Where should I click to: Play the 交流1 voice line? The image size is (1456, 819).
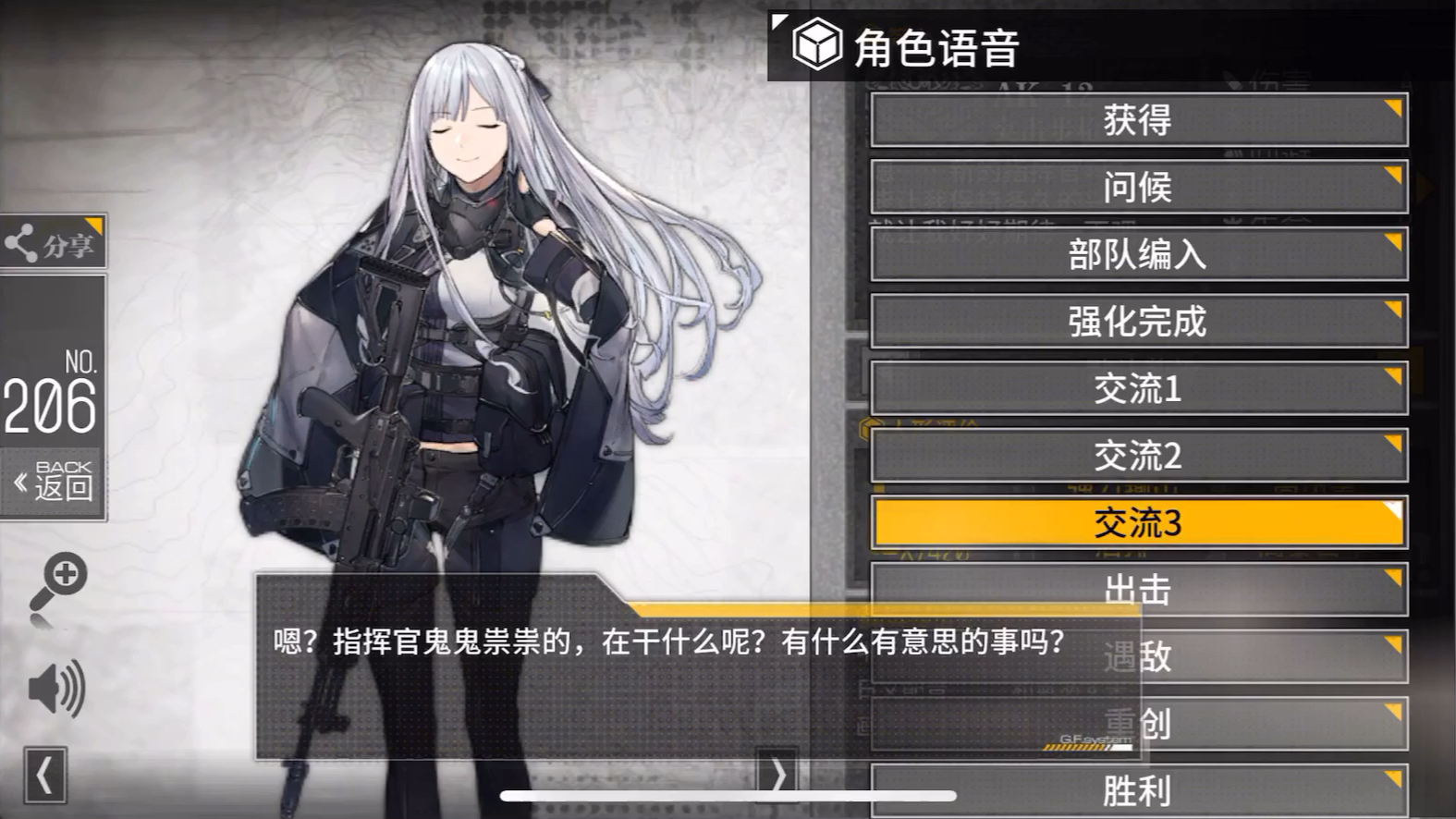(x=1137, y=388)
